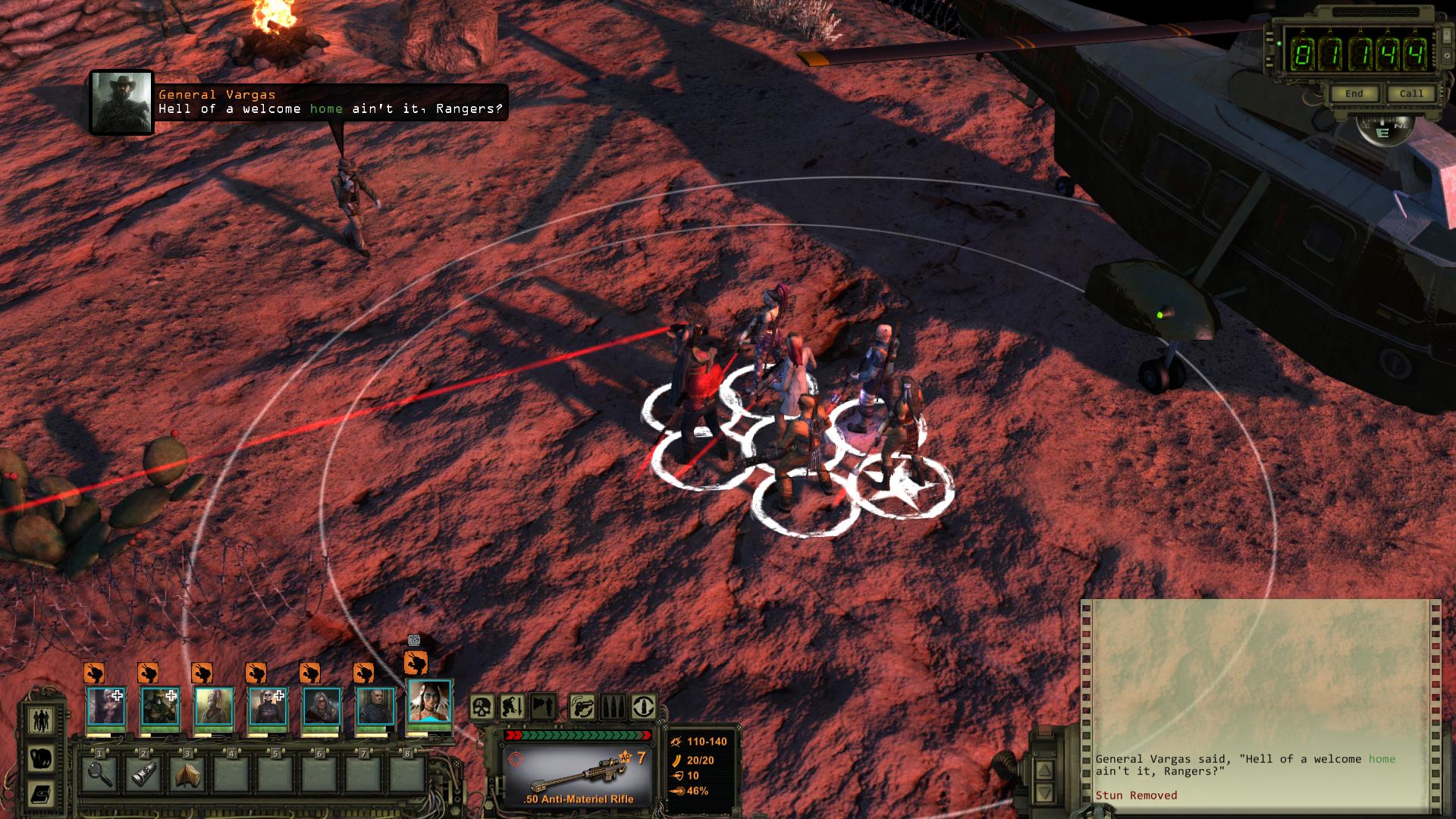Switch weapons with the pistol swap icon
The image size is (1456, 819).
pyautogui.click(x=582, y=708)
